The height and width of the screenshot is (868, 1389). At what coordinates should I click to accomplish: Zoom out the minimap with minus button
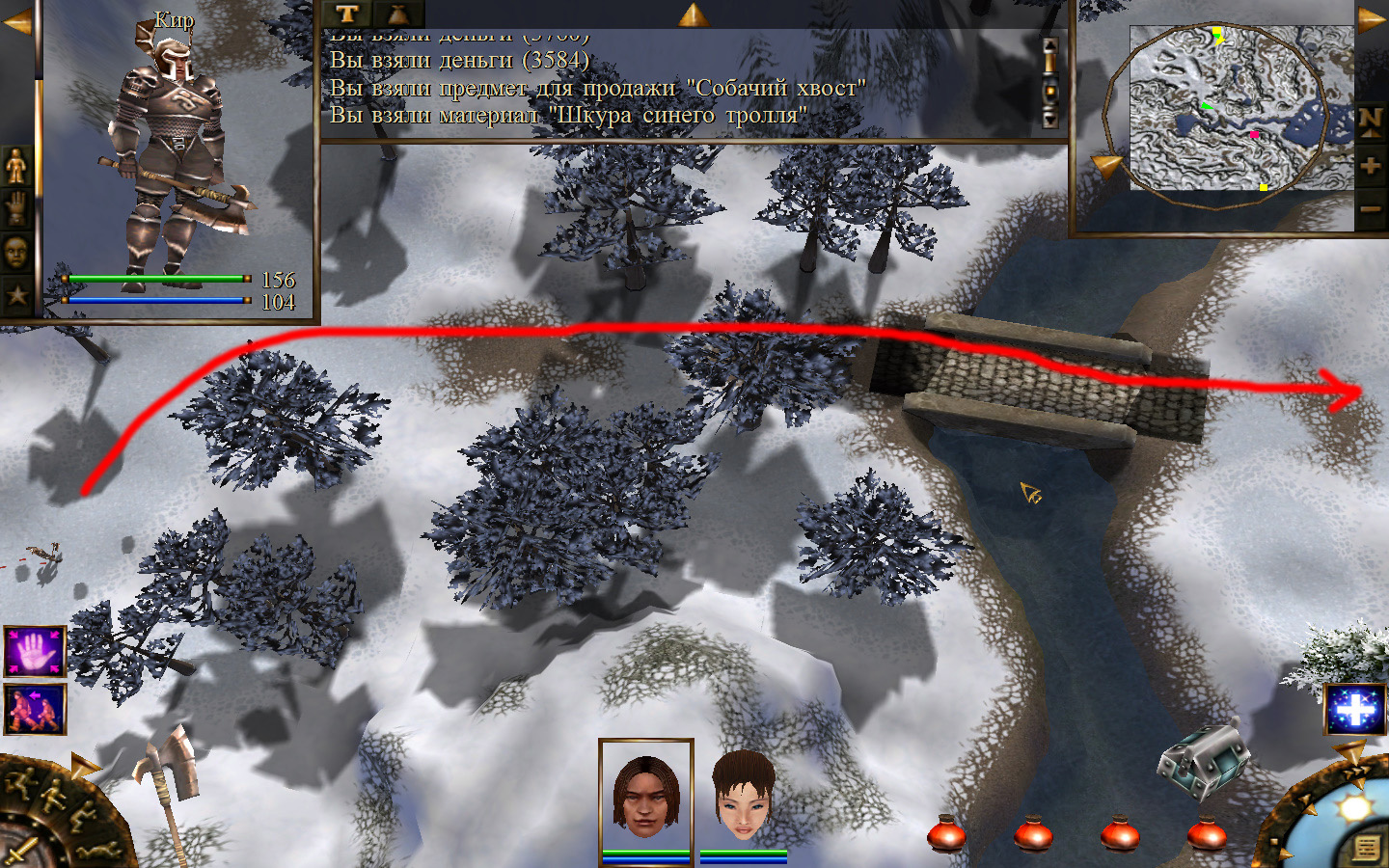[x=1371, y=208]
